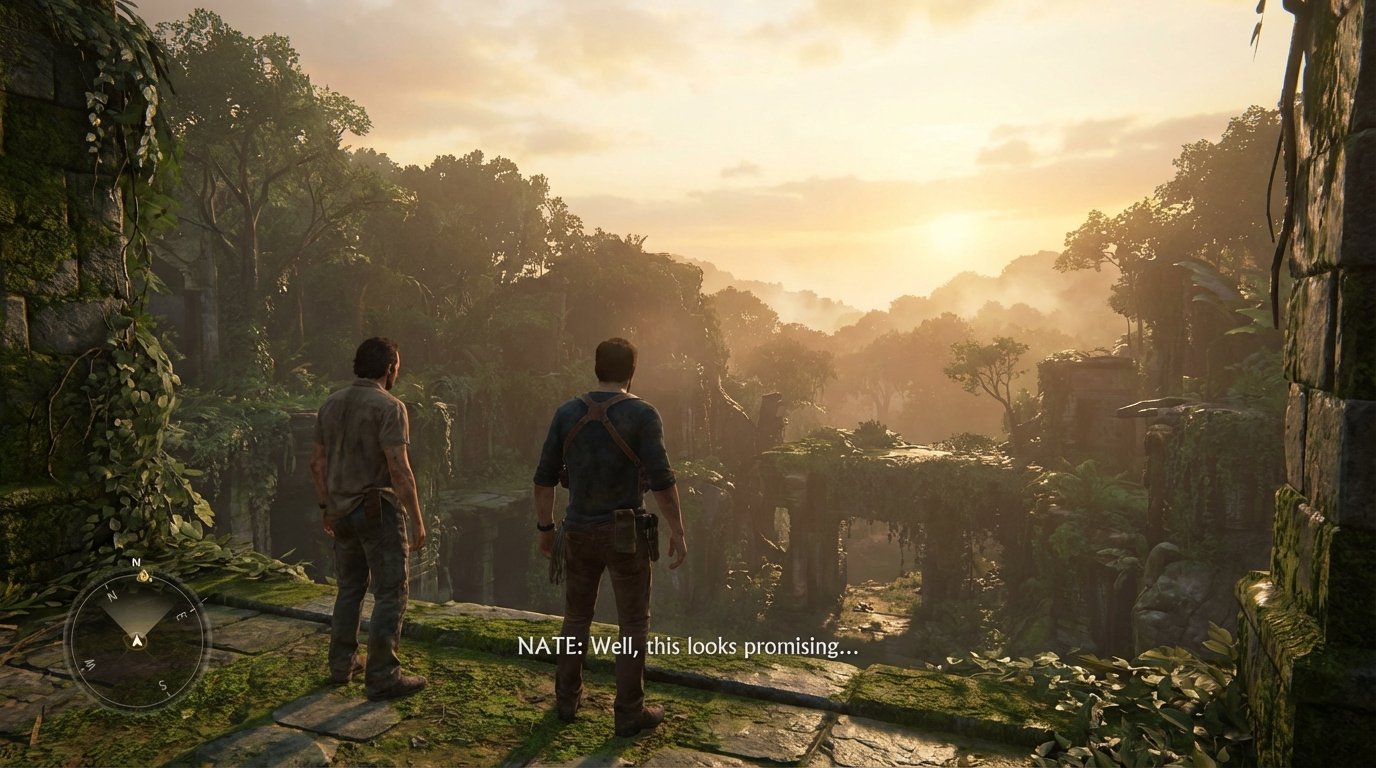Click the S marker on the compass ring

point(162,685)
